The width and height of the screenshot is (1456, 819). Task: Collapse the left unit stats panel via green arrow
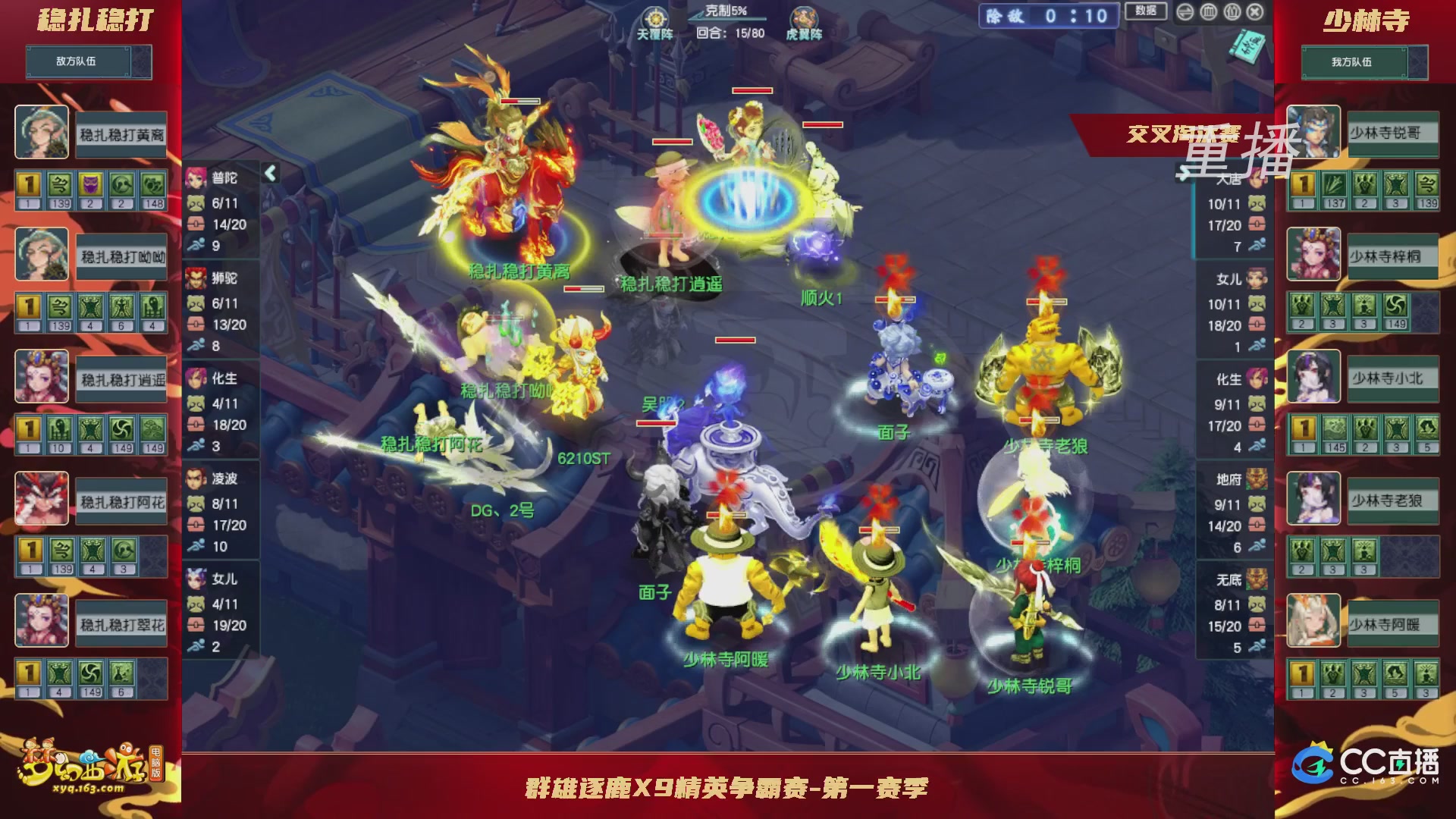269,173
